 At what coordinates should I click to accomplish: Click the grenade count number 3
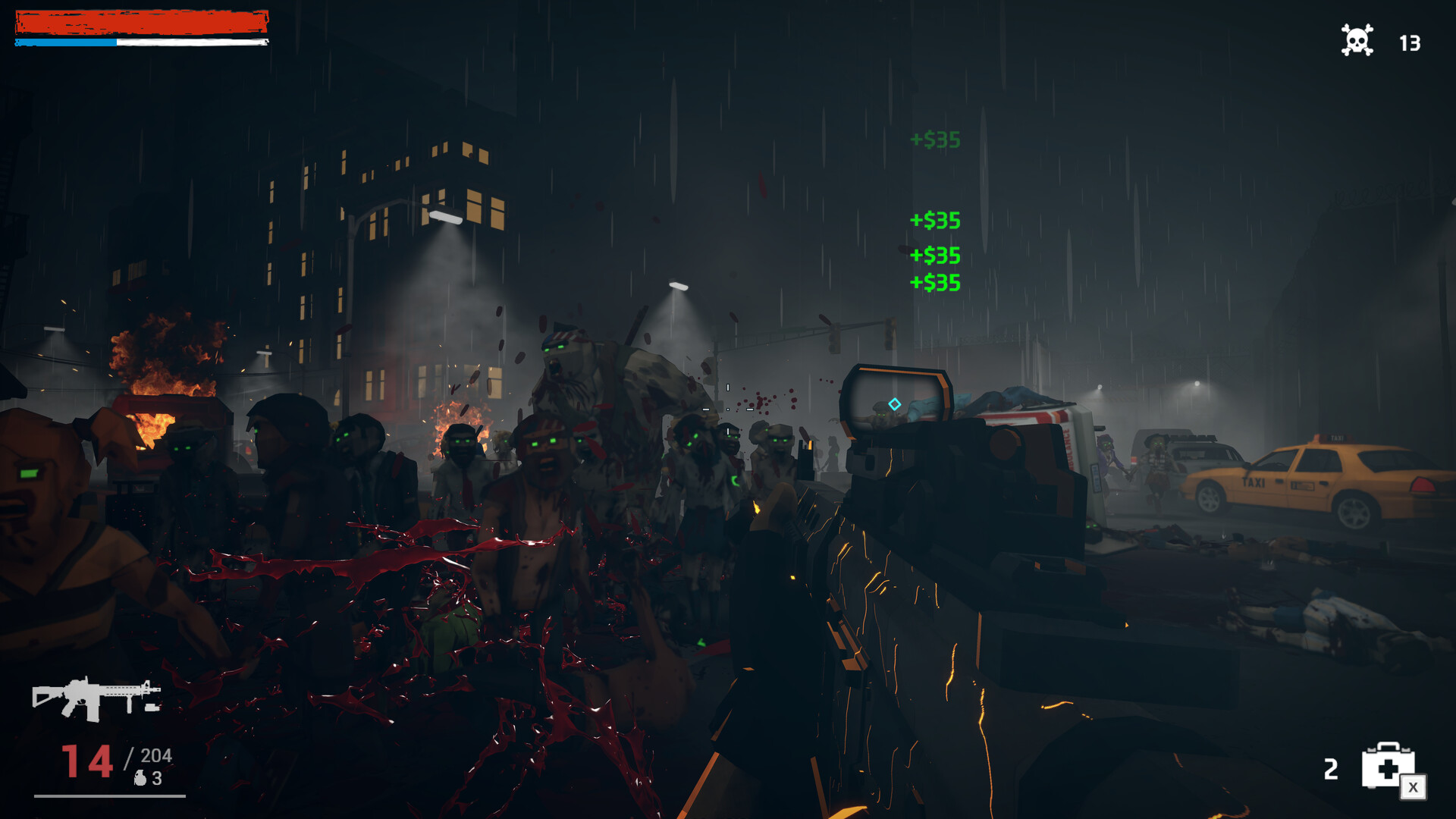pyautogui.click(x=156, y=777)
